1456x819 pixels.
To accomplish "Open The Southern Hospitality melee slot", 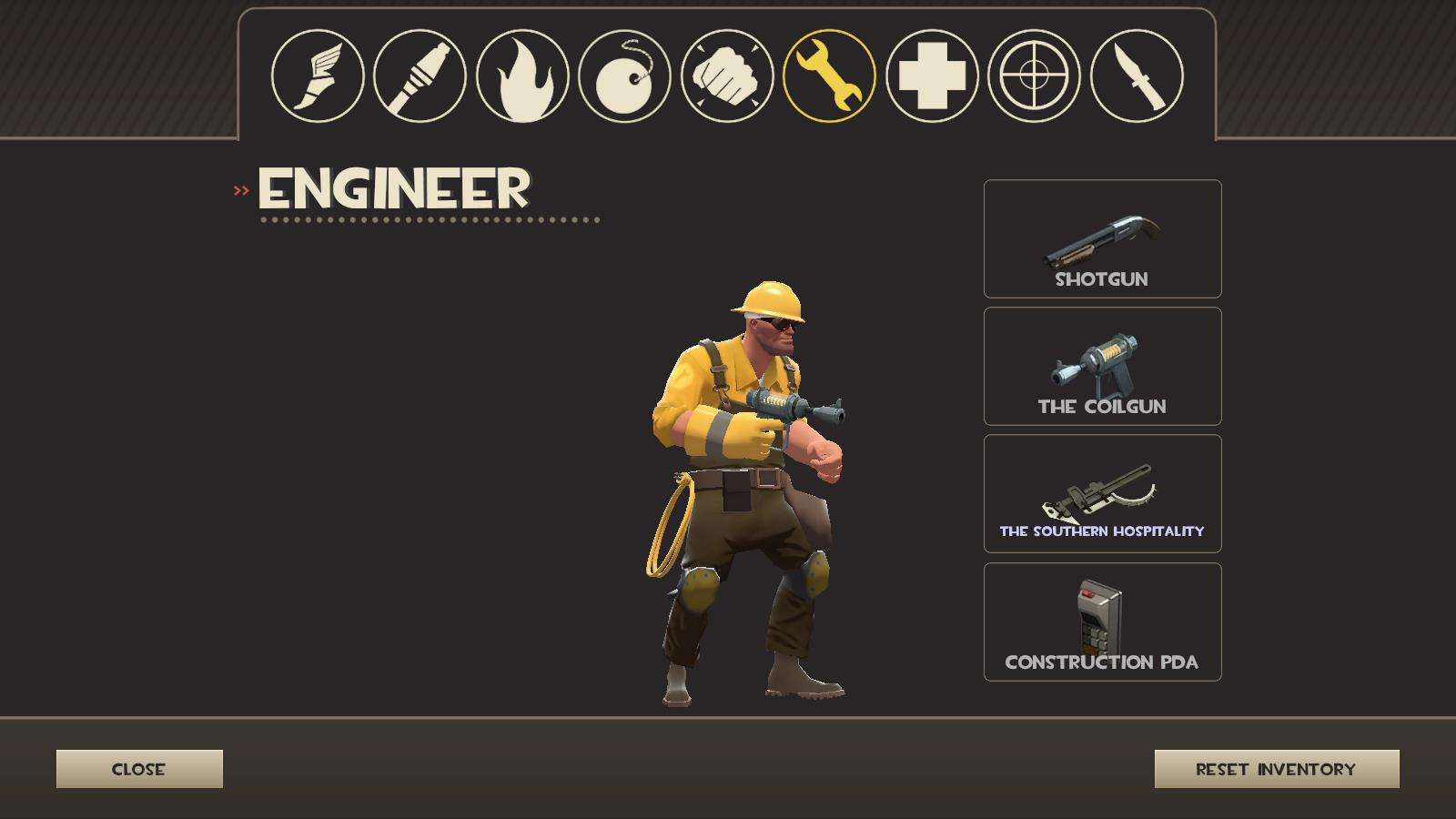I will click(x=1102, y=491).
